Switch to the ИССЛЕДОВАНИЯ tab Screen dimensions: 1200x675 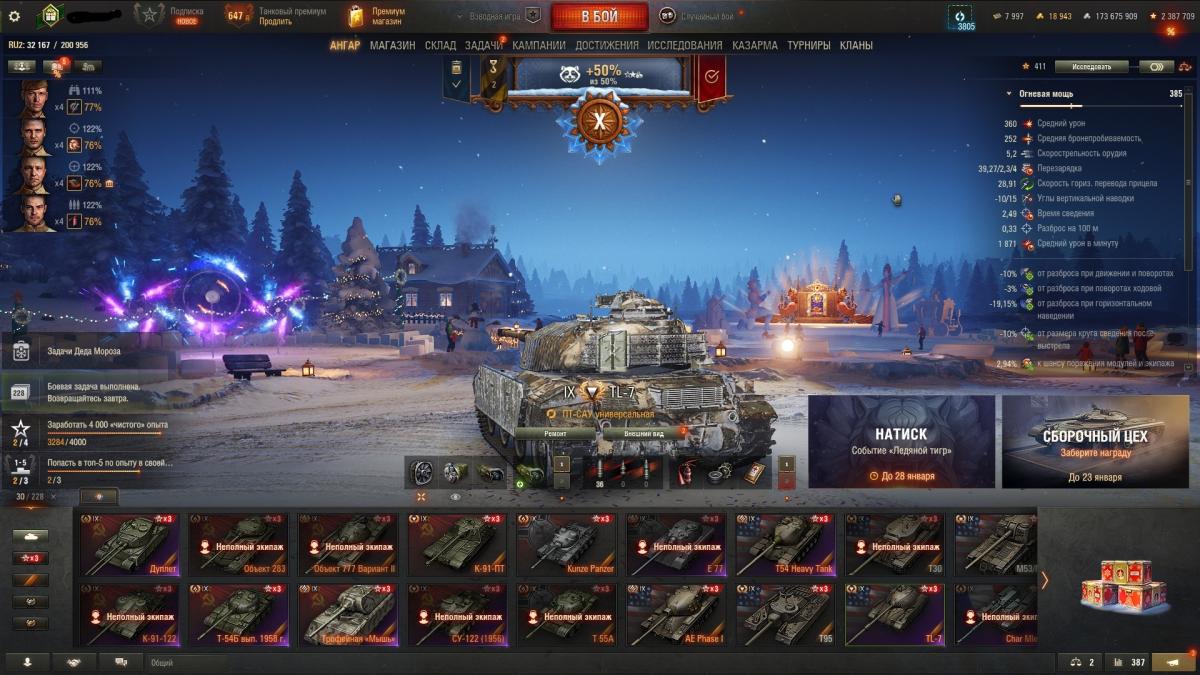pos(684,45)
